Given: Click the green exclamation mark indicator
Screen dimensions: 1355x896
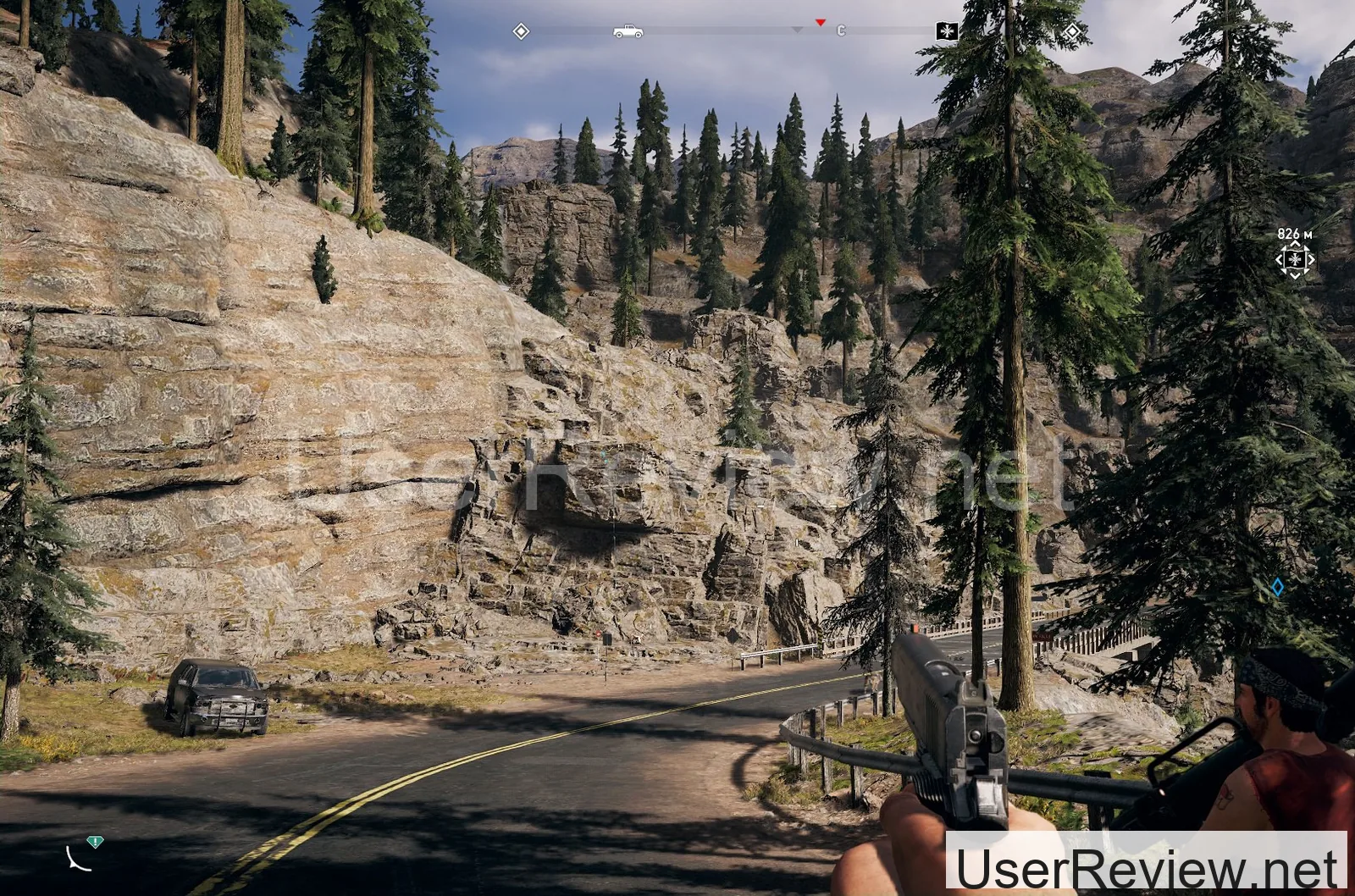Looking at the screenshot, I should tap(95, 842).
